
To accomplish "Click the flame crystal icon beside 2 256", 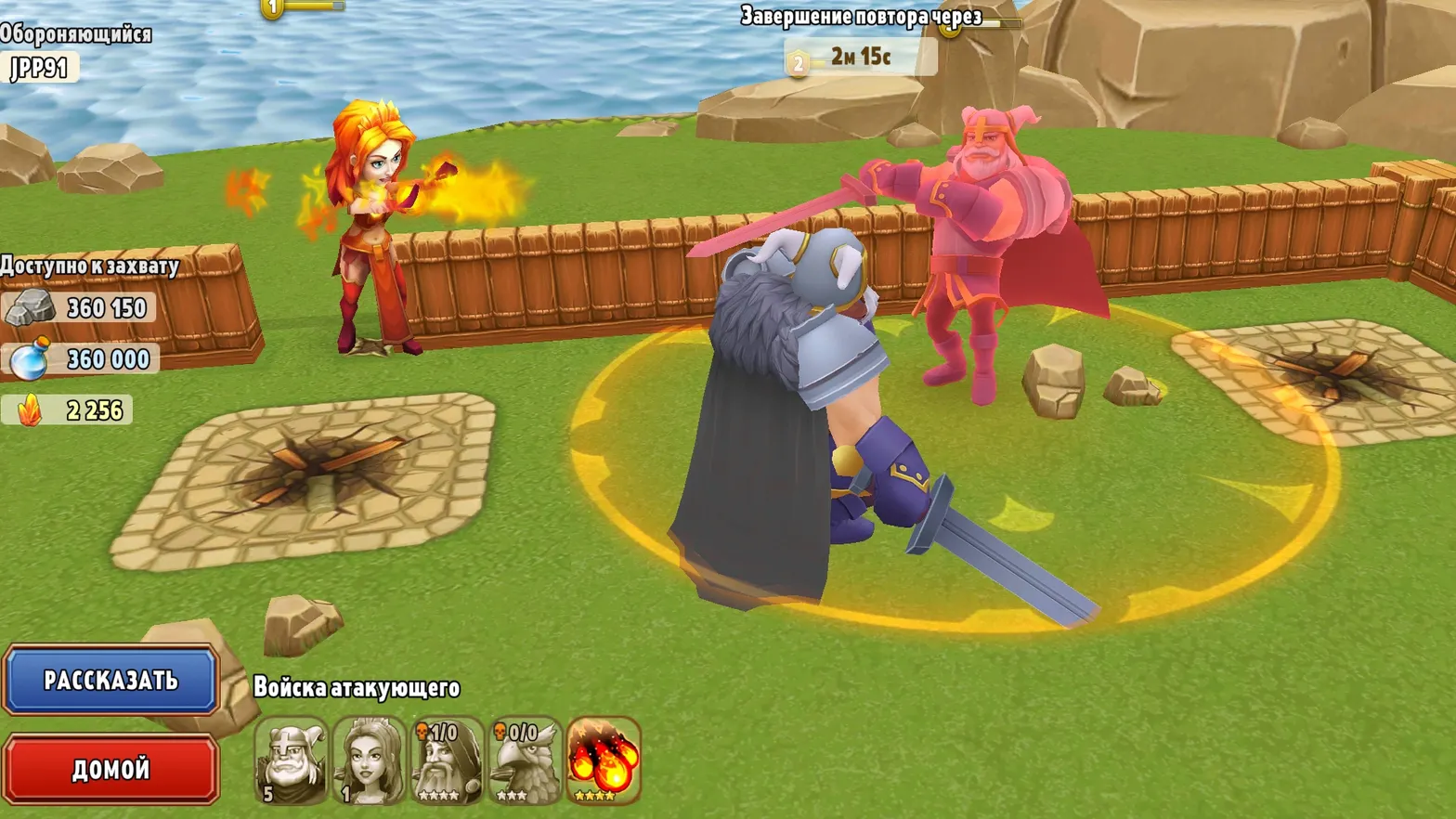I will pyautogui.click(x=28, y=410).
